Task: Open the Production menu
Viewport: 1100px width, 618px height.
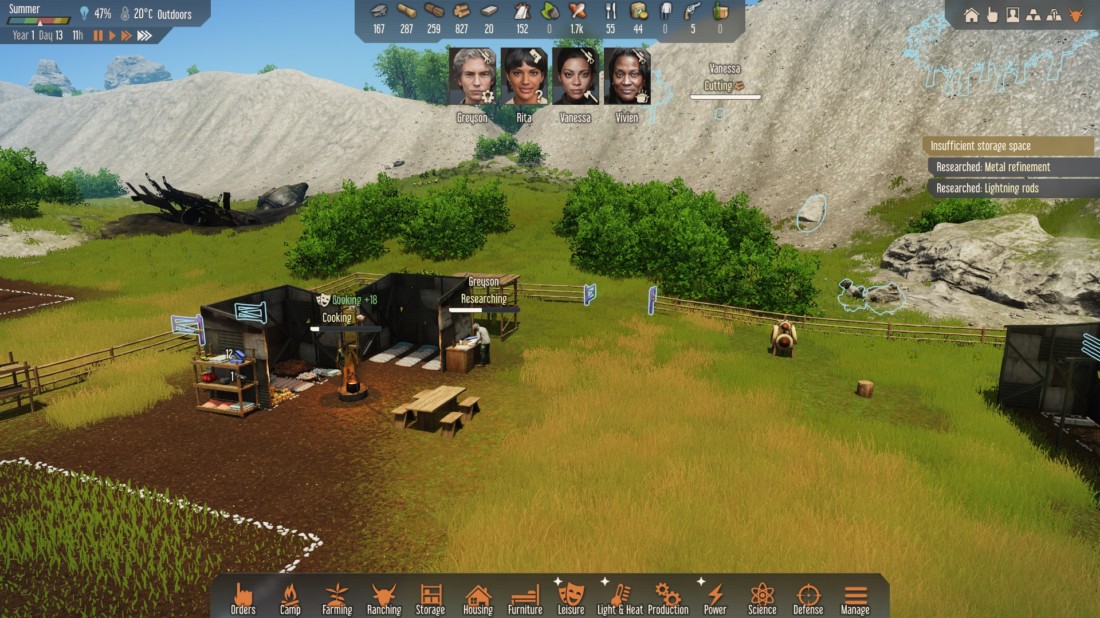Action: [x=668, y=597]
